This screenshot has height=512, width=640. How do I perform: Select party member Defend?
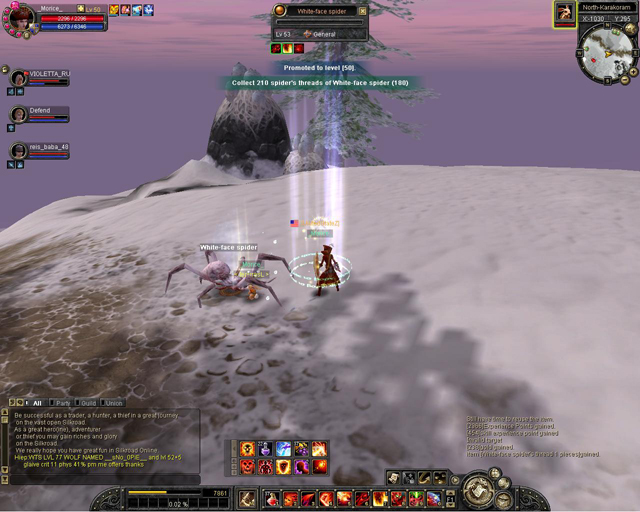pos(19,114)
